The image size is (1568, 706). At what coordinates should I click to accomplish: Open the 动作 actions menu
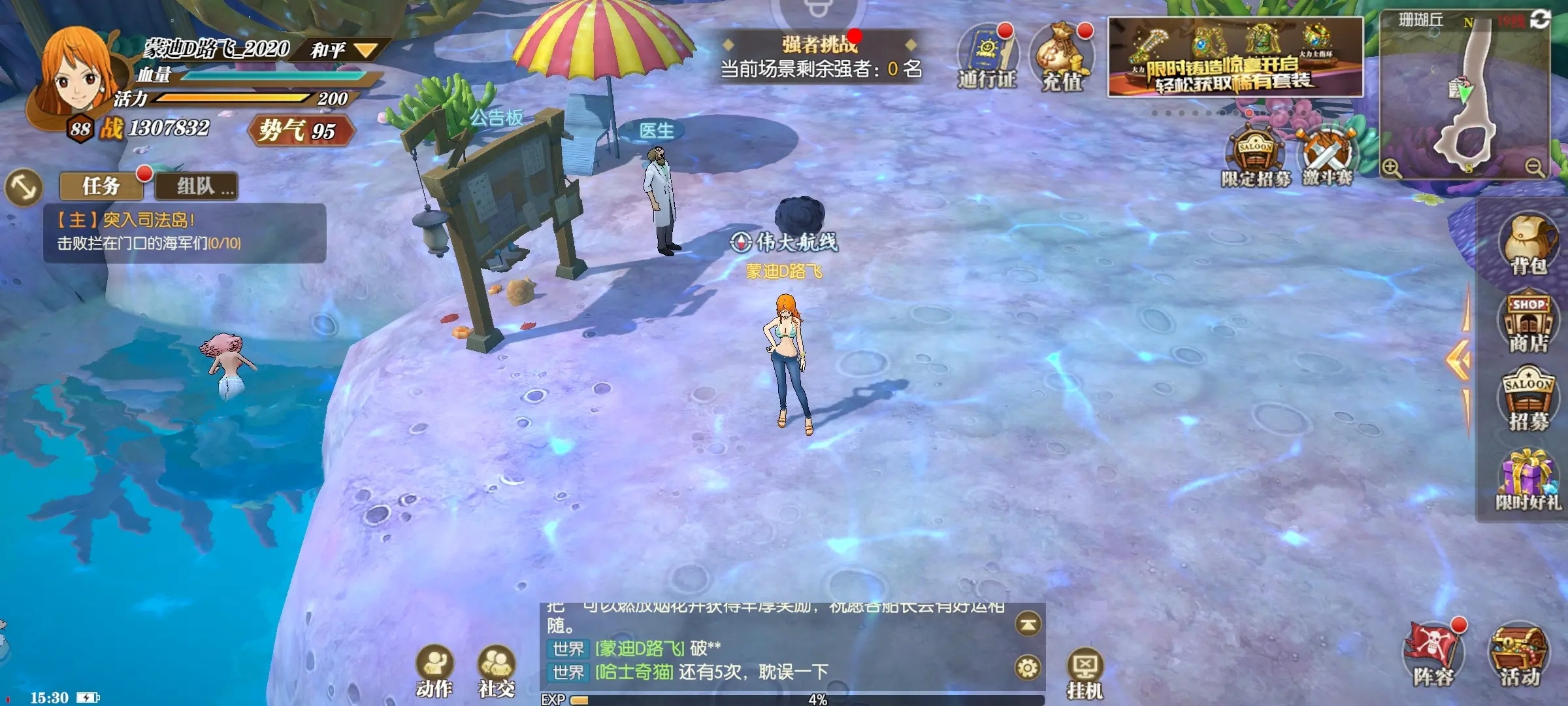point(434,670)
